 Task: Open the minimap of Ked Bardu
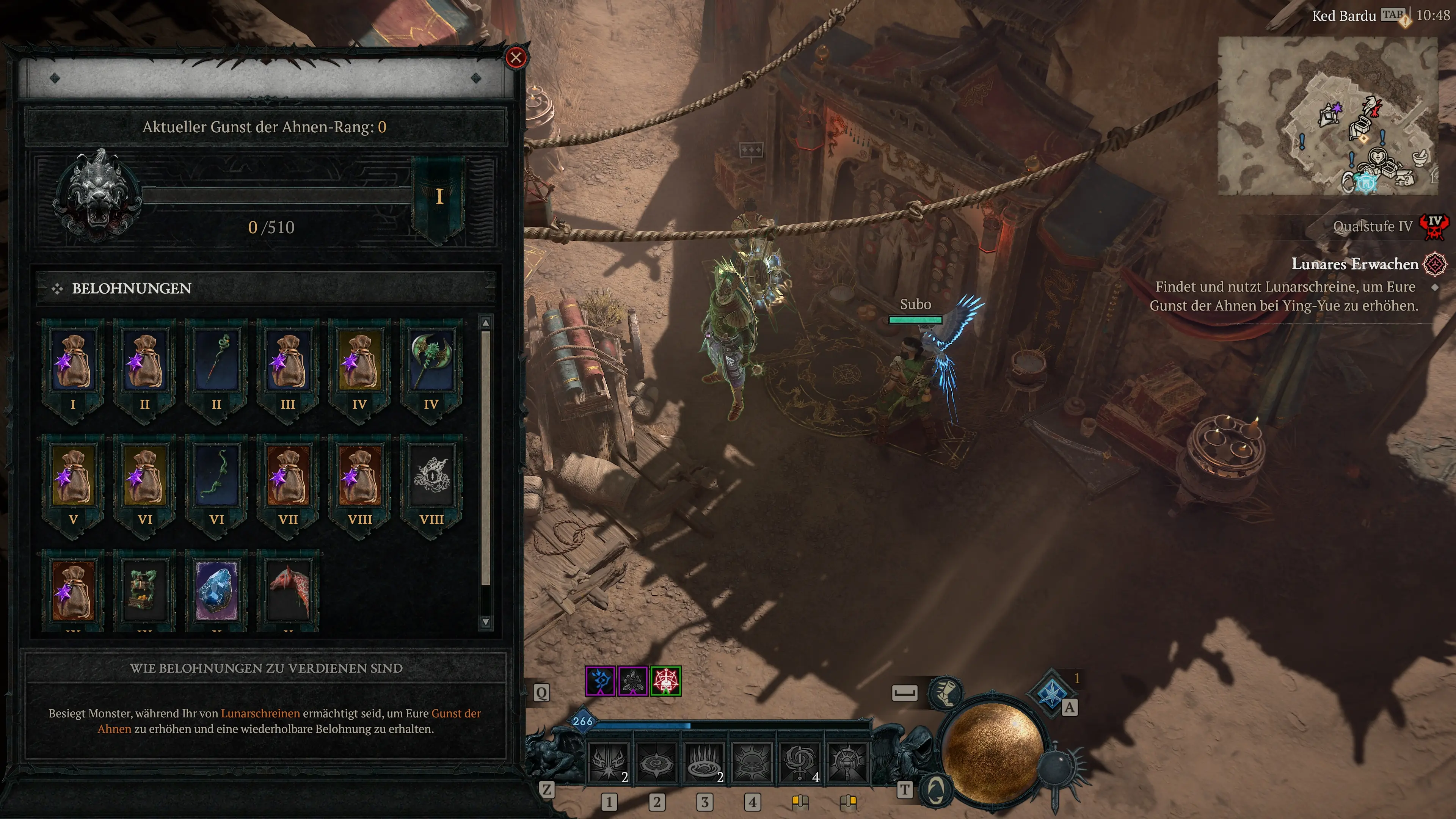click(x=1327, y=116)
